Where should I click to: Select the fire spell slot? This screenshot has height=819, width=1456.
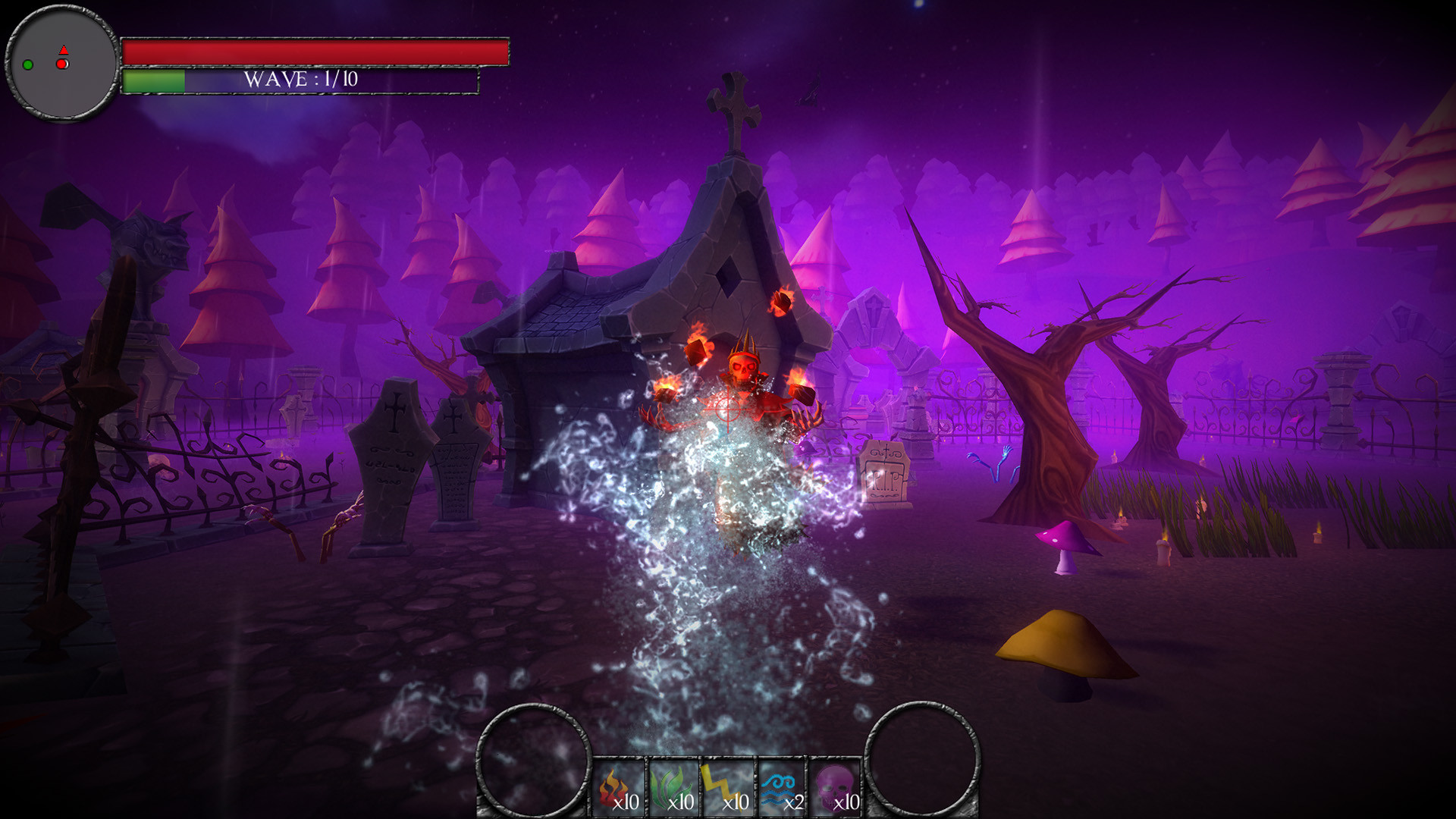(x=619, y=789)
